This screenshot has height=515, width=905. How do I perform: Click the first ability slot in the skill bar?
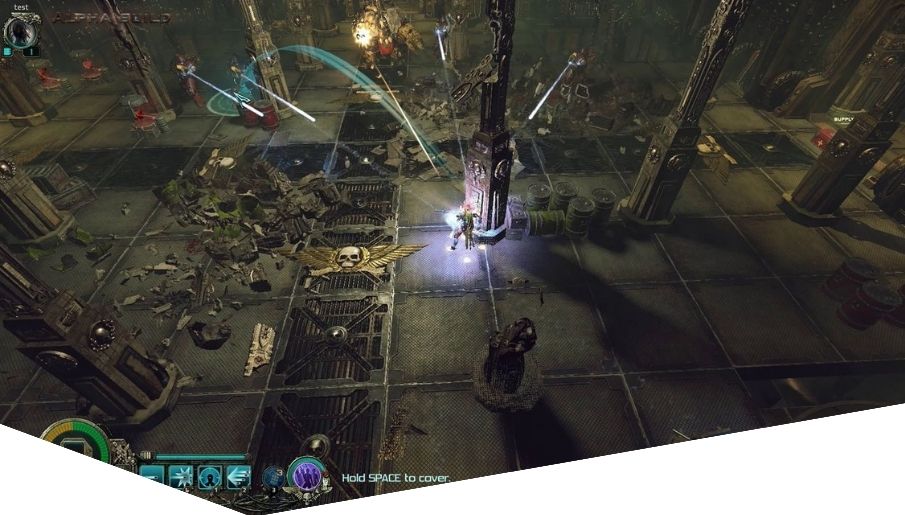point(152,477)
